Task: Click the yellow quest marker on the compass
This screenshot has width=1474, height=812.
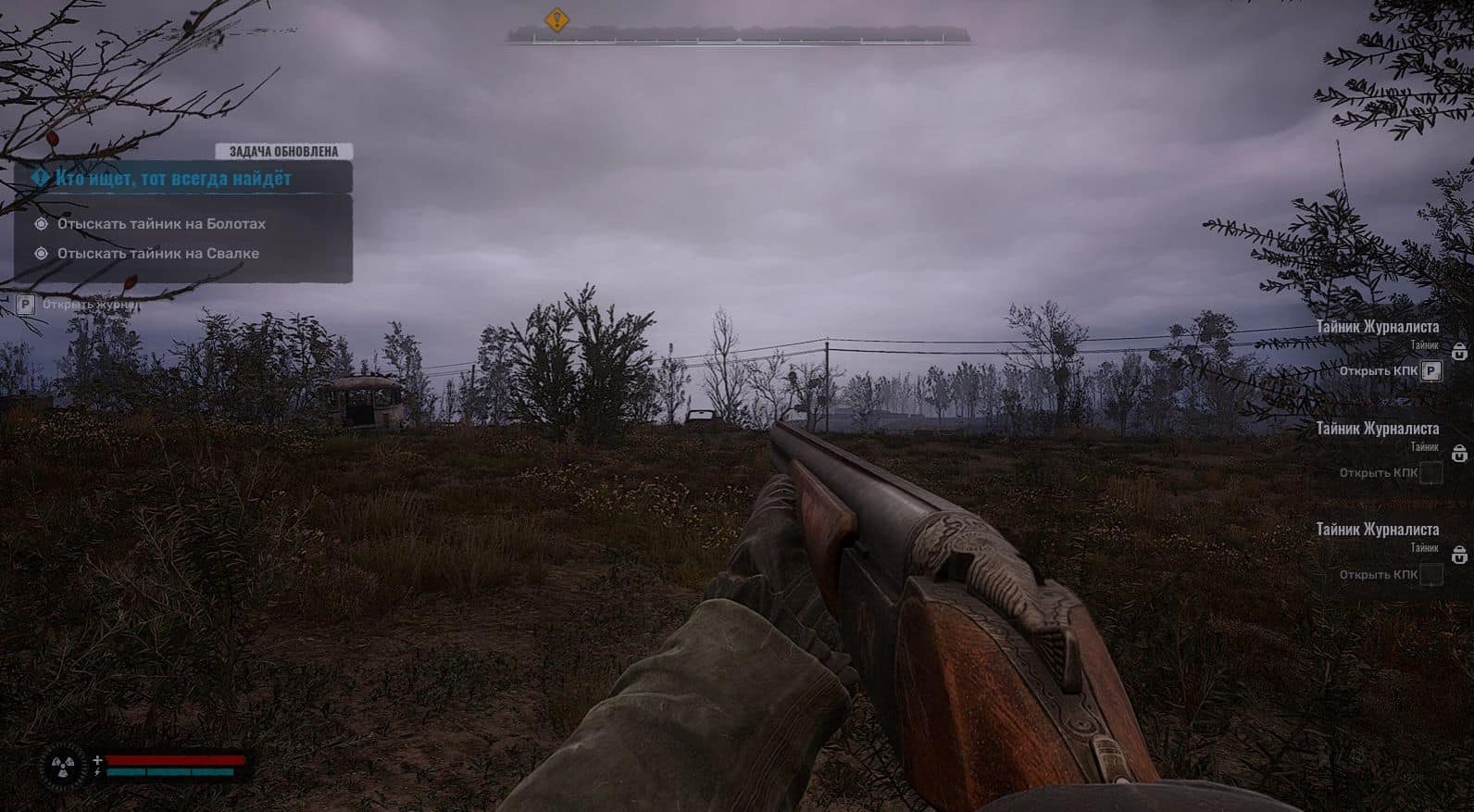Action: [x=556, y=19]
